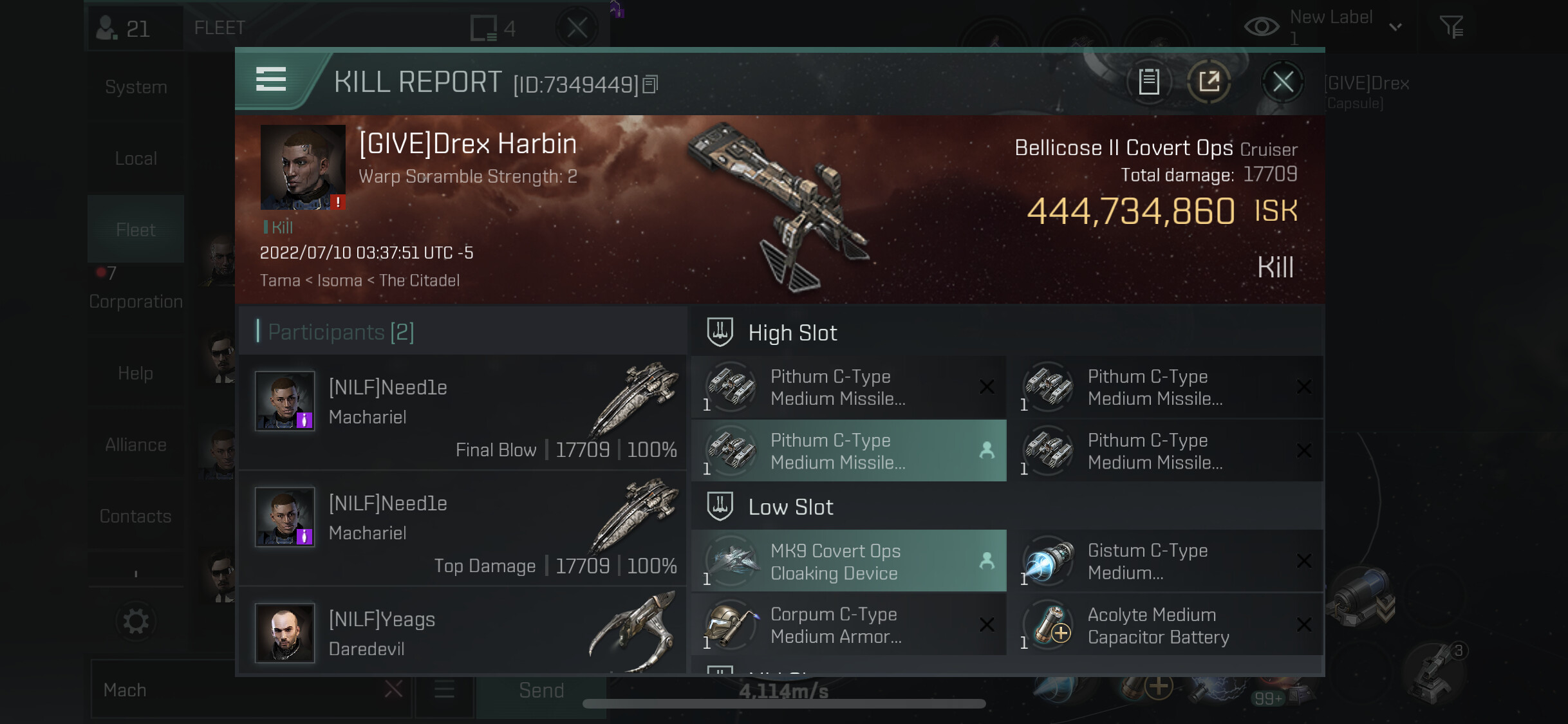Viewport: 1568px width, 724px height.
Task: Select the MK9 Covert Ops Cloaking Device
Action: (x=848, y=561)
